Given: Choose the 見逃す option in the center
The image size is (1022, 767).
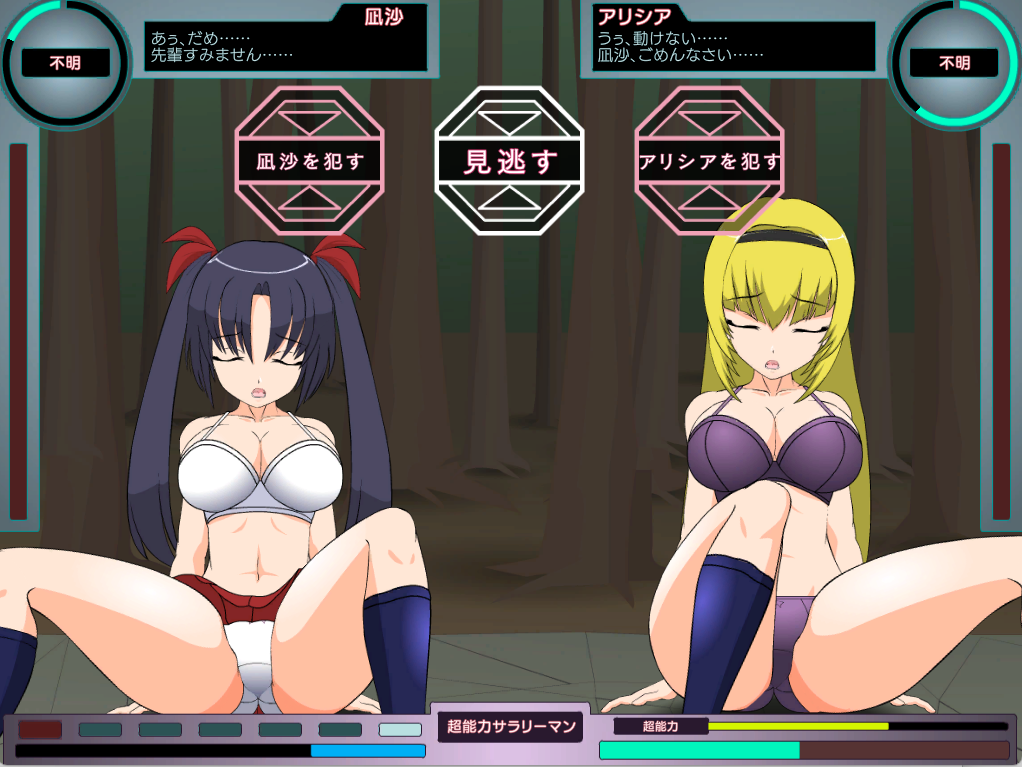Looking at the screenshot, I should tap(509, 161).
